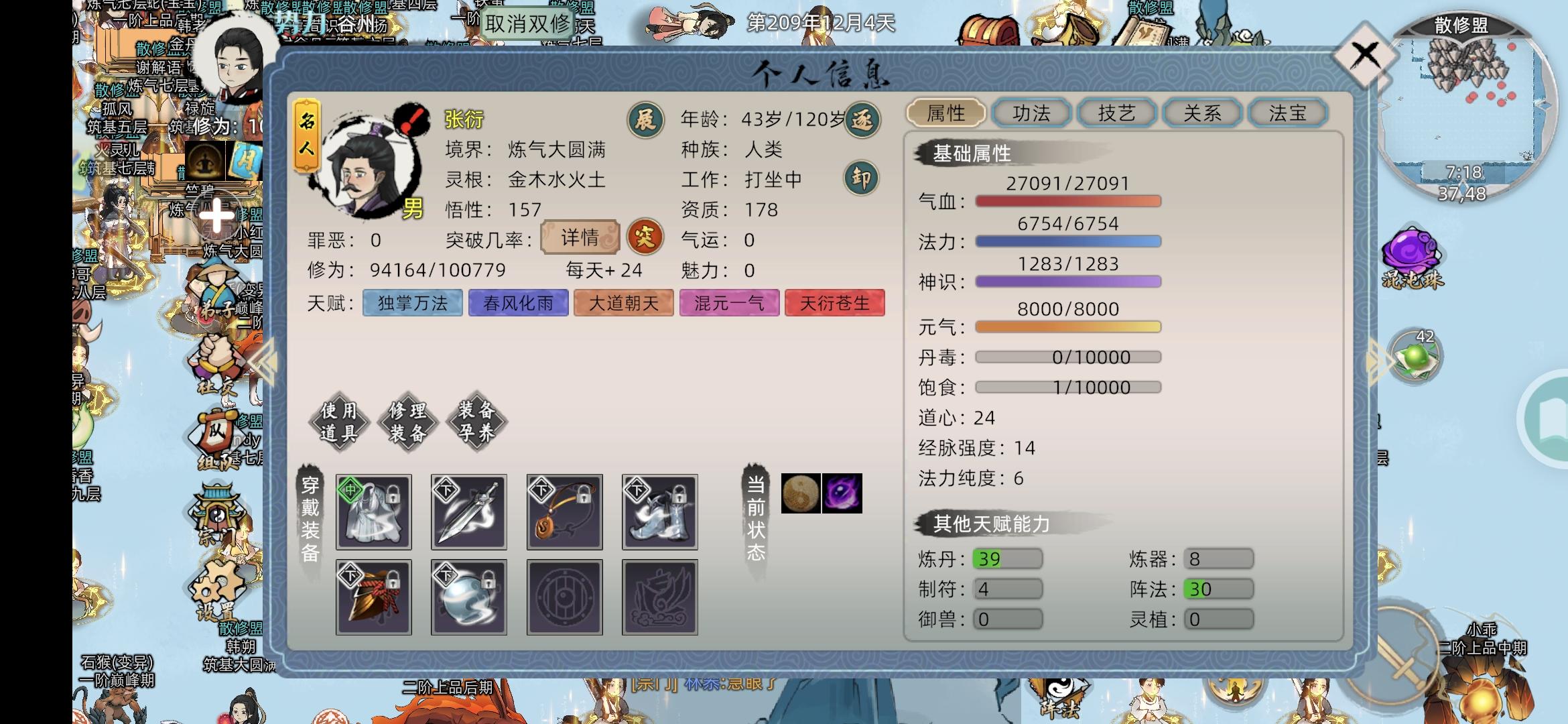The image size is (1568, 724).
Task: Open the 装备孕养 equipment nurture icon
Action: tap(477, 422)
